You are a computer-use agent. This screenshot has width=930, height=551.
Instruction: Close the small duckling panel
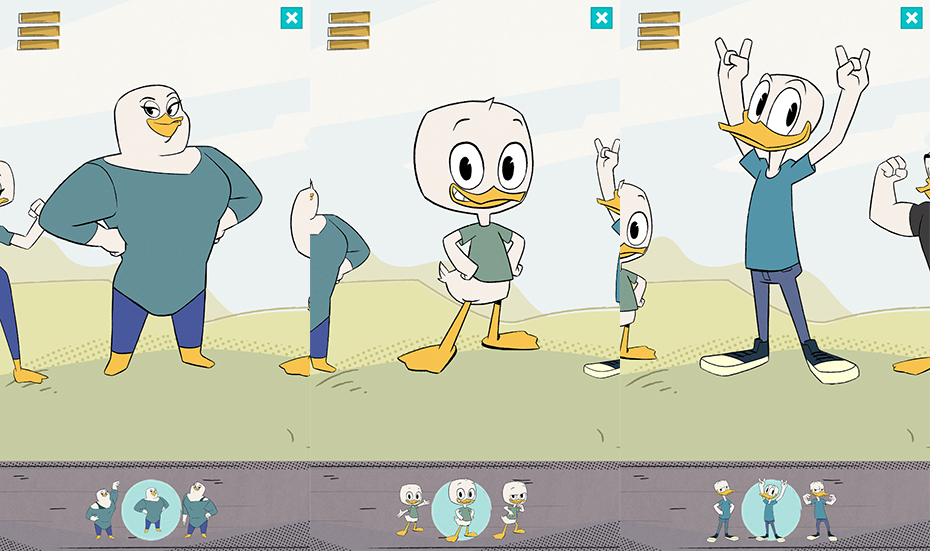pos(601,18)
